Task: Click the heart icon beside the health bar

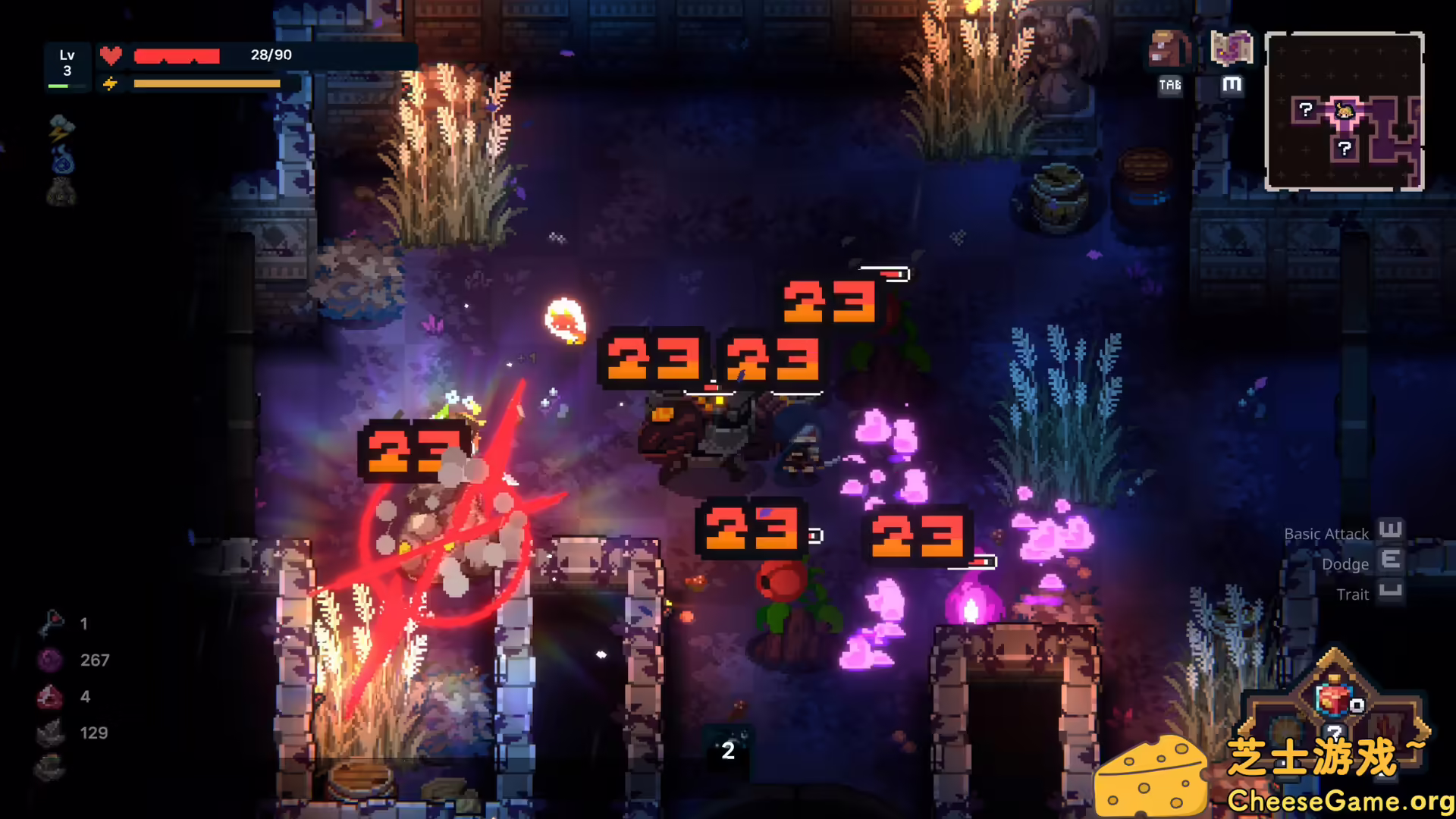Action: point(111,54)
